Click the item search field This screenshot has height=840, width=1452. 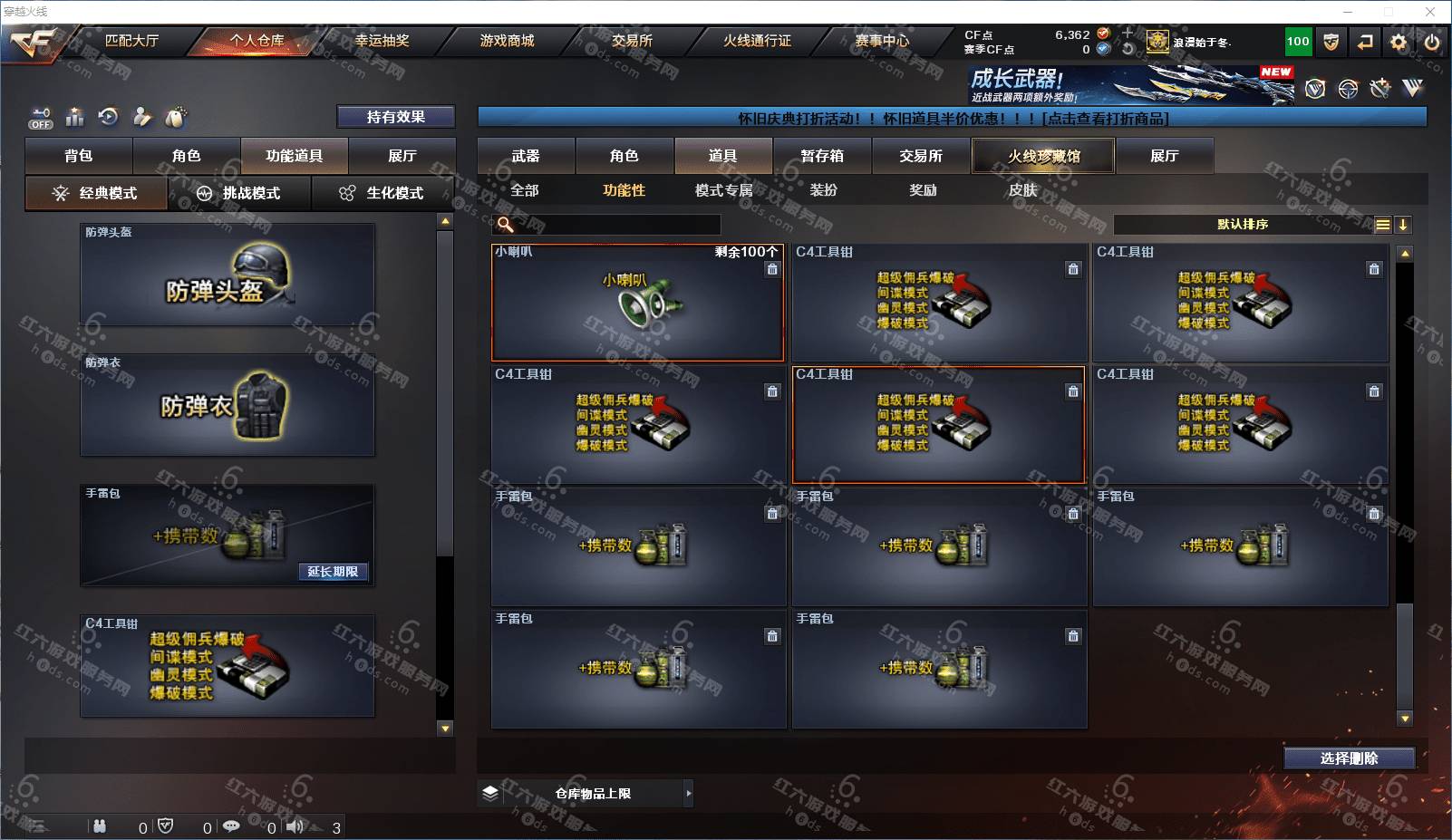click(616, 225)
